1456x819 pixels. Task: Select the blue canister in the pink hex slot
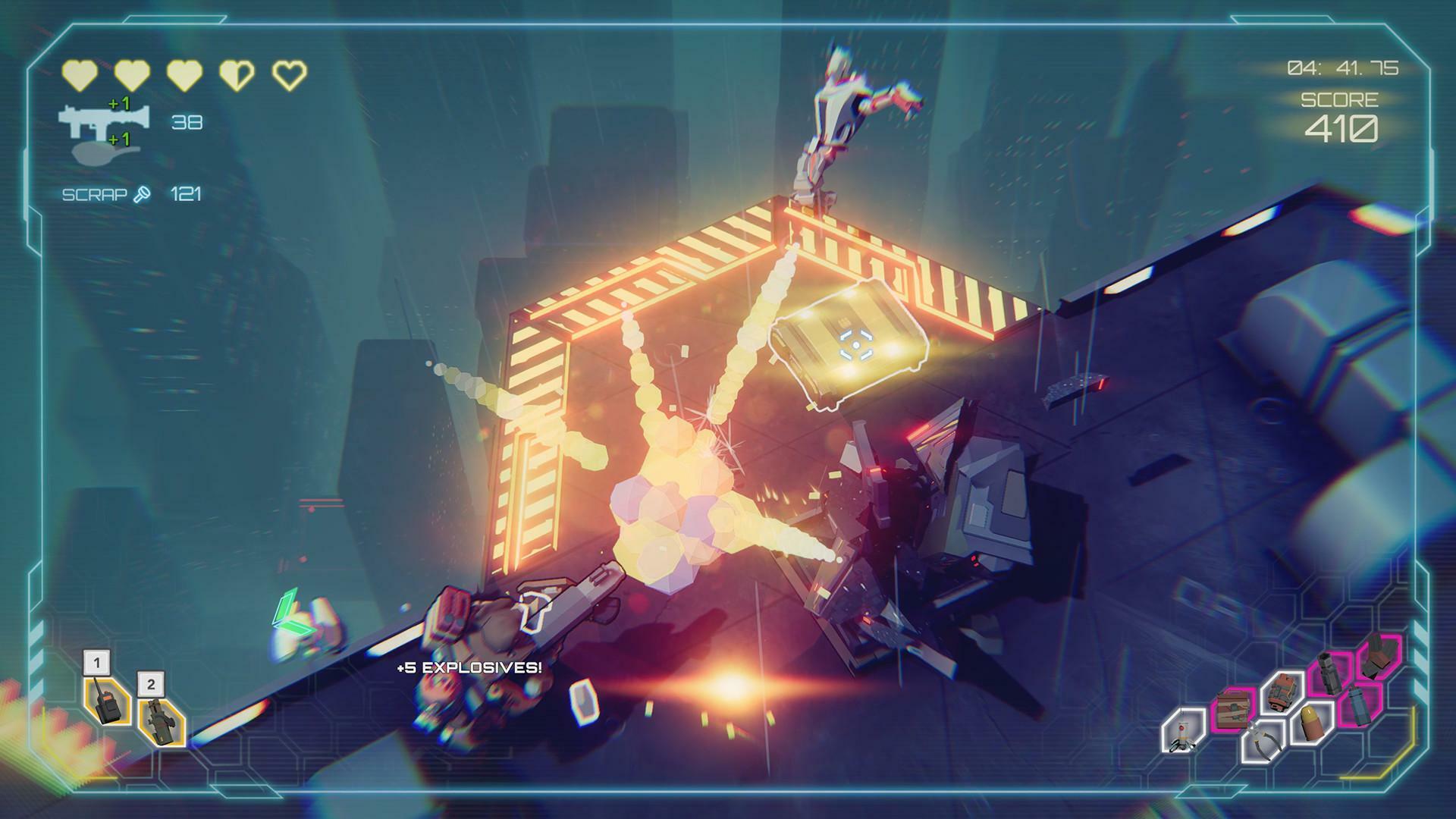[x=1358, y=706]
